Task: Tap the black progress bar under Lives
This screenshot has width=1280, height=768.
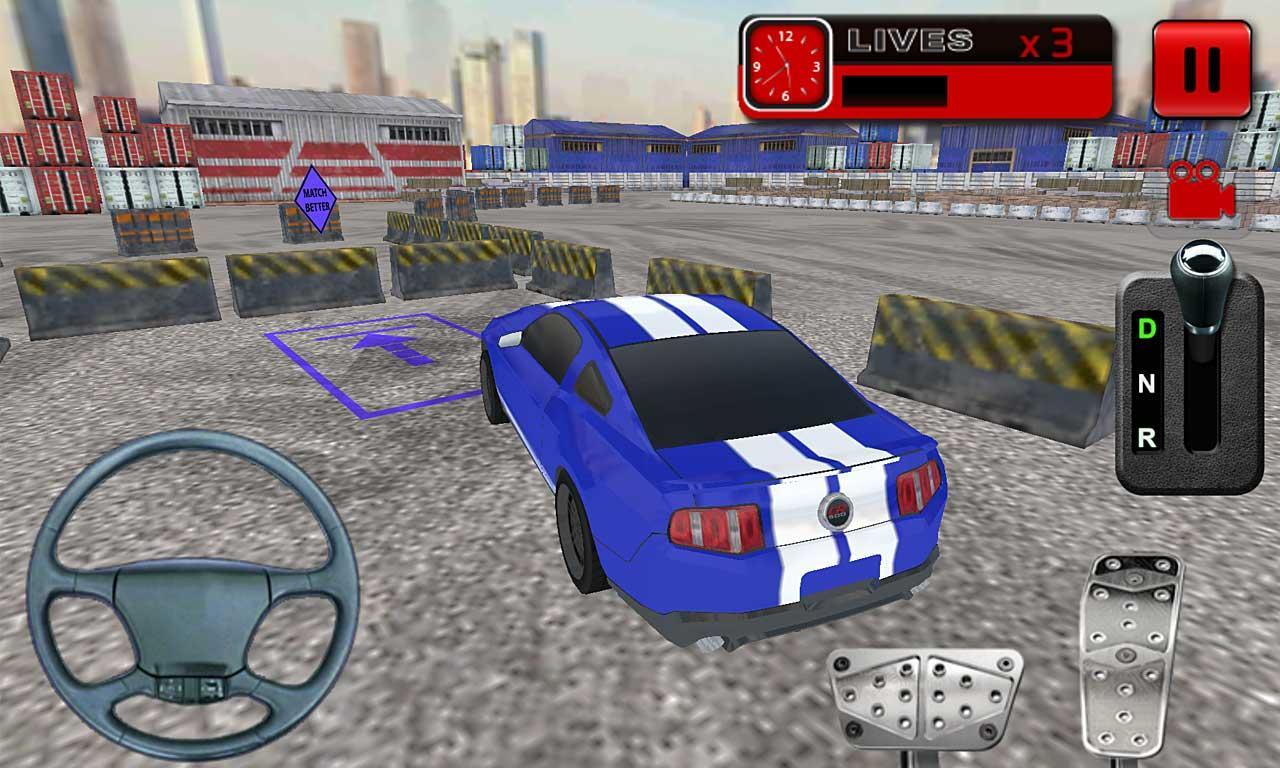Action: [895, 91]
